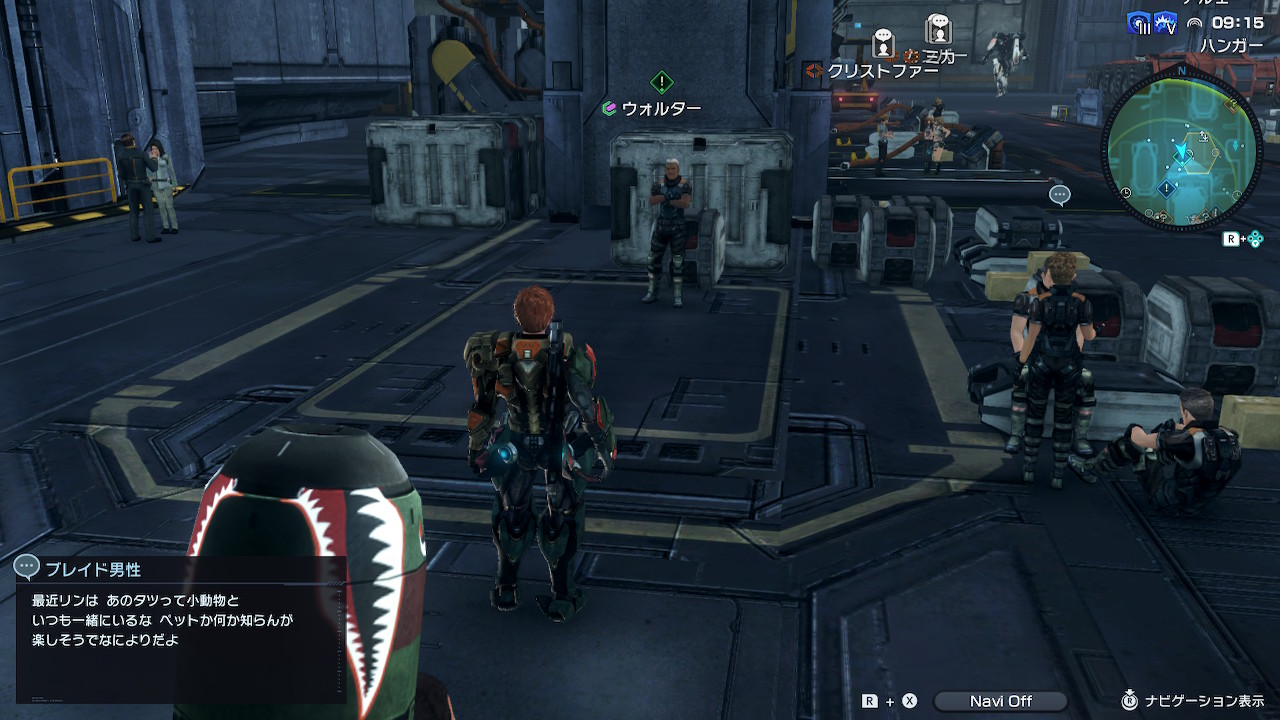Click the round speech bubble icon above the crates

pyautogui.click(x=1060, y=195)
